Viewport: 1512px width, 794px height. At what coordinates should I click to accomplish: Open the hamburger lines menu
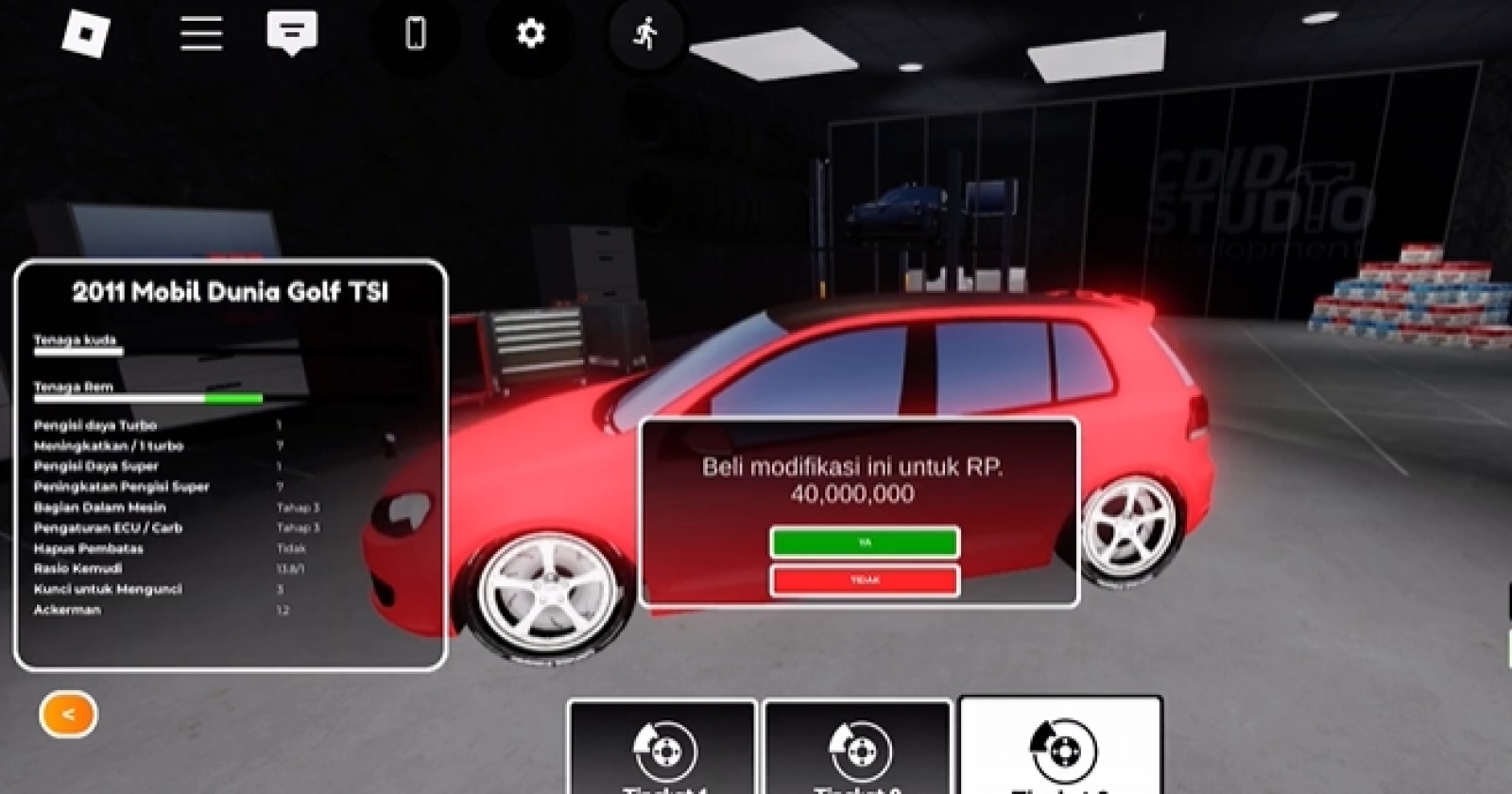[201, 34]
